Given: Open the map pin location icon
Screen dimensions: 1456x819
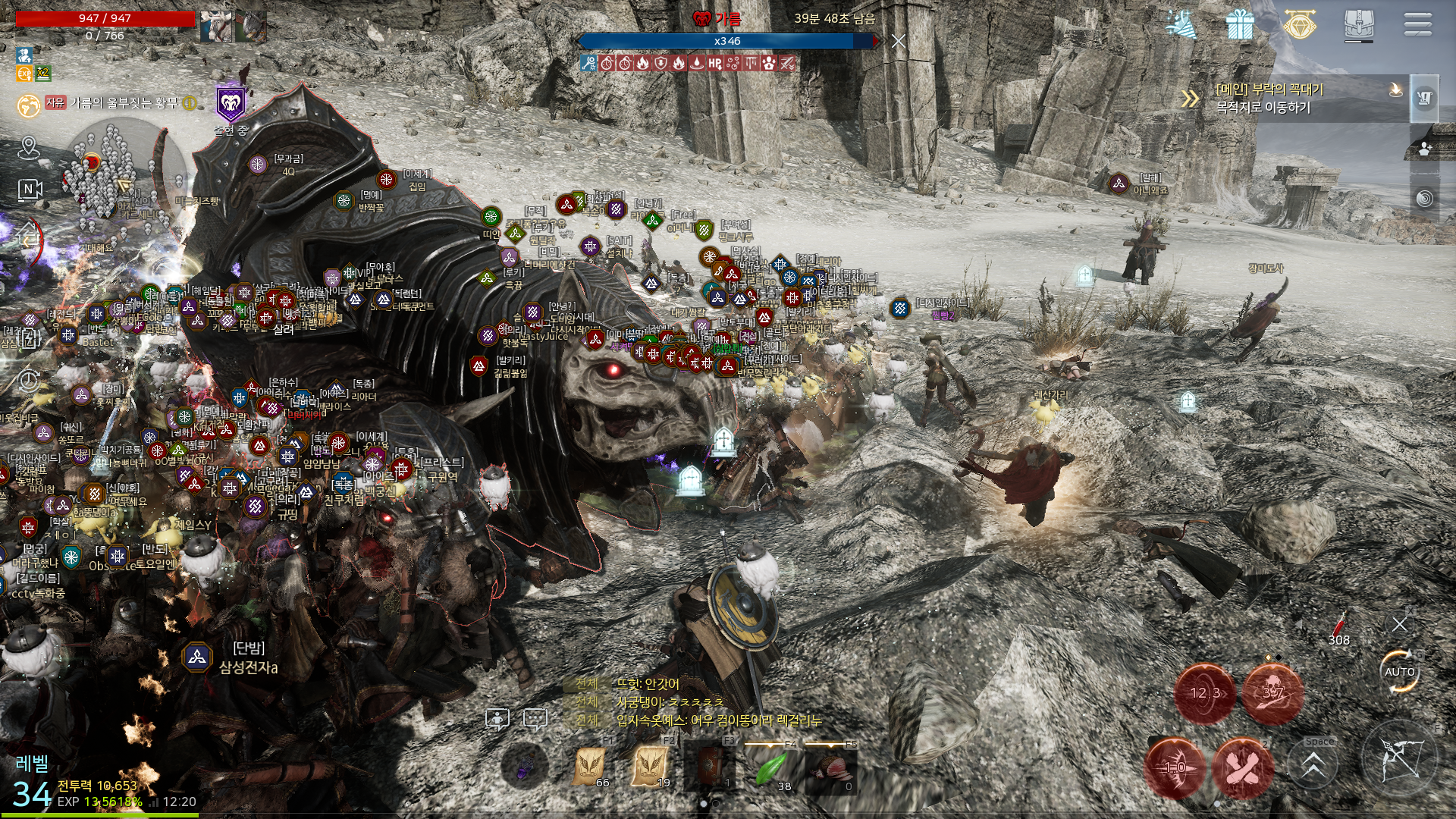Looking at the screenshot, I should [x=29, y=146].
